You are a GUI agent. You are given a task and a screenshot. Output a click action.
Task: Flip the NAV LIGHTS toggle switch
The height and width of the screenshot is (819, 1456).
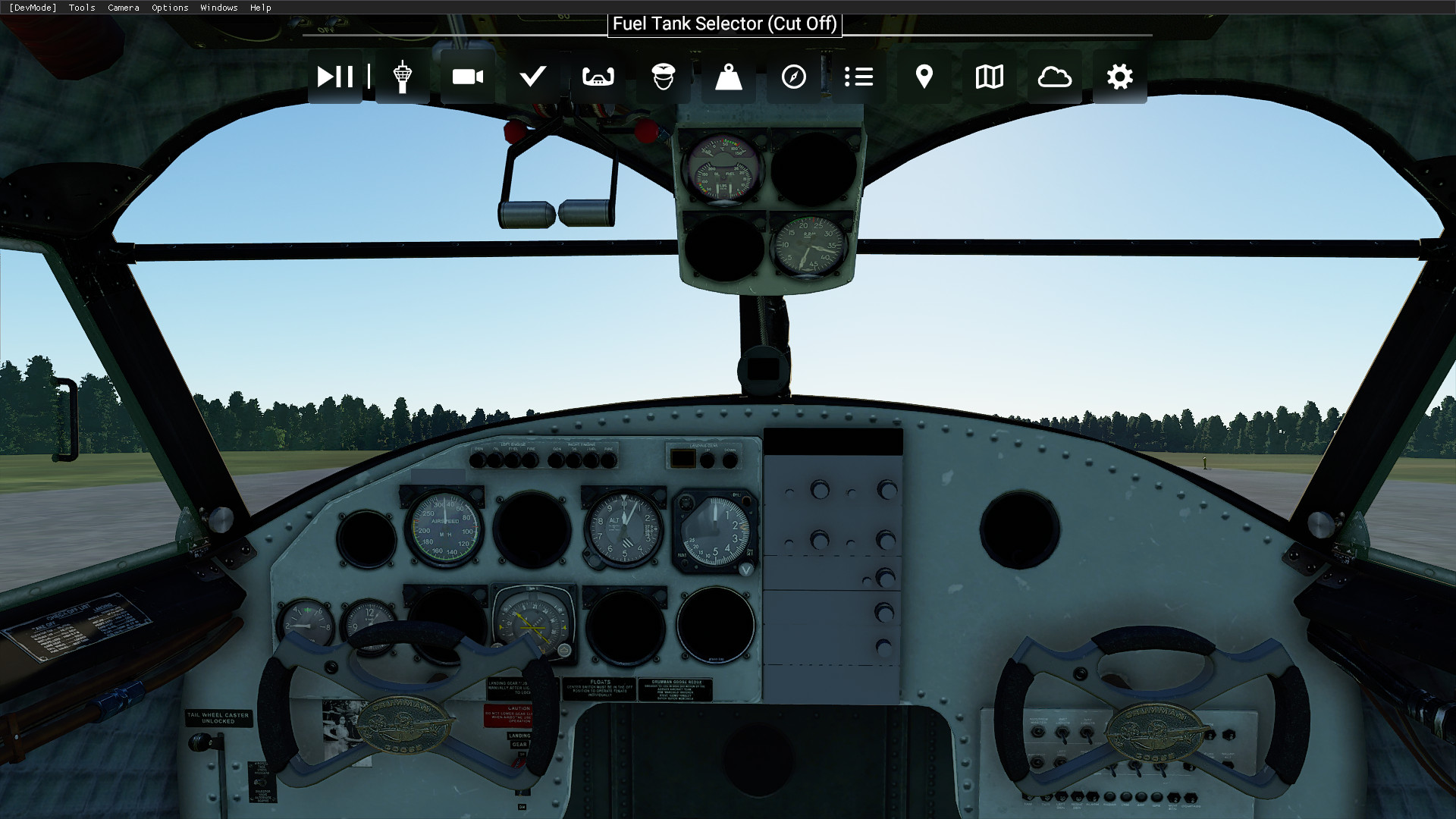click(1087, 733)
